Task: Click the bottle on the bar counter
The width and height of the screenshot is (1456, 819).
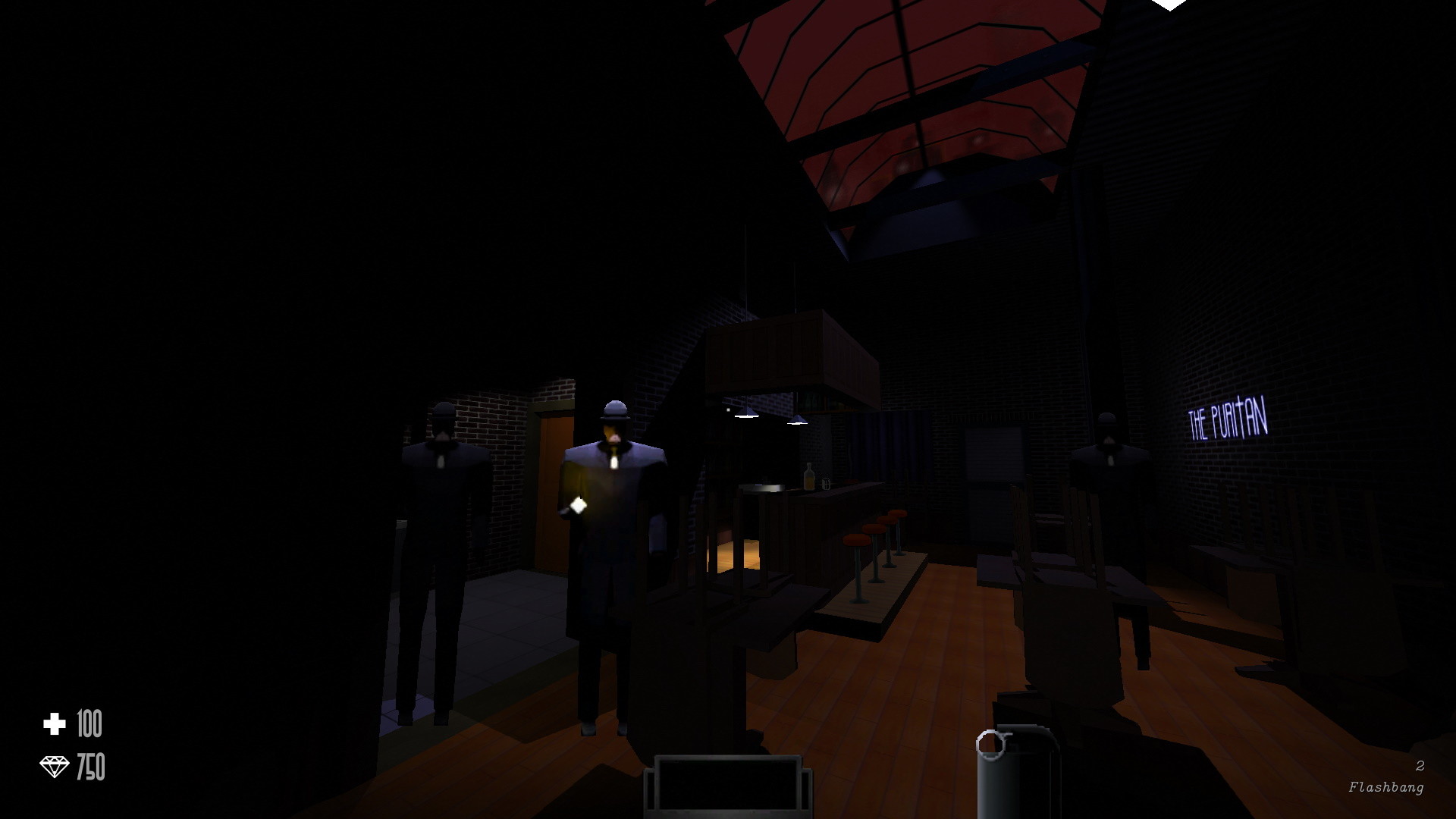Action: (x=808, y=476)
